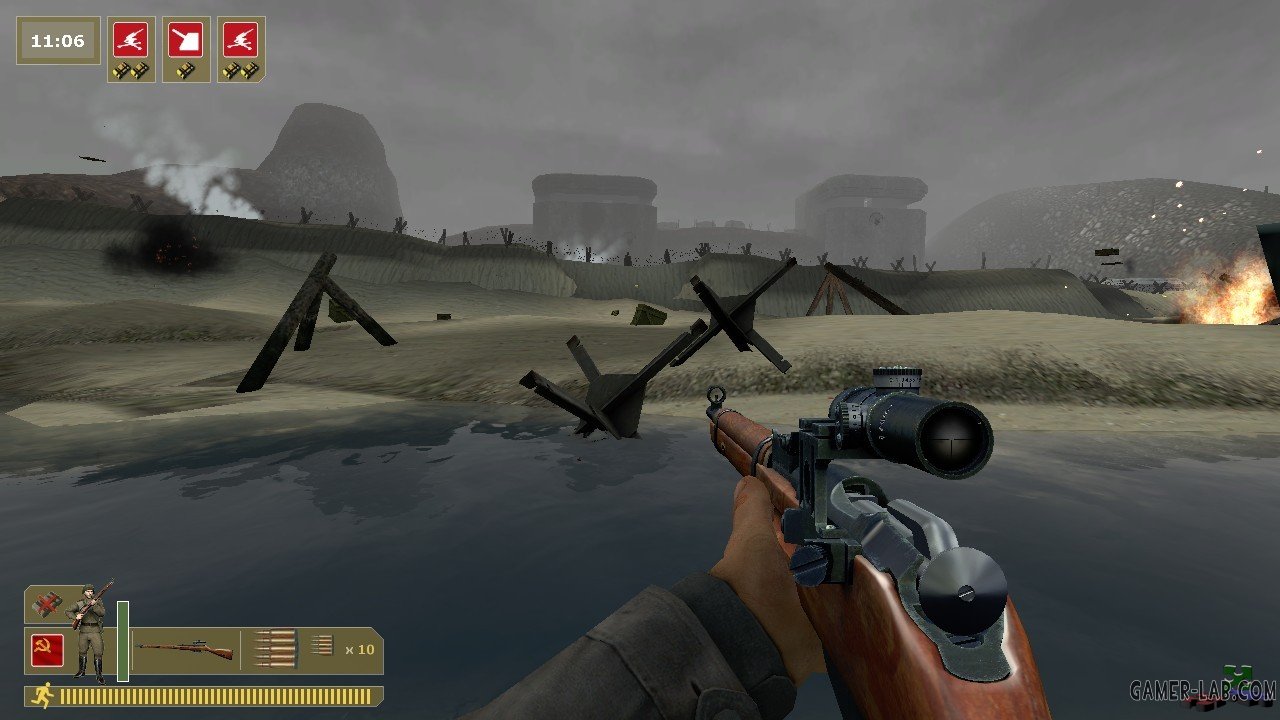1280x720 pixels.
Task: Select the crossed-out explosive charge icon
Action: tap(46, 605)
